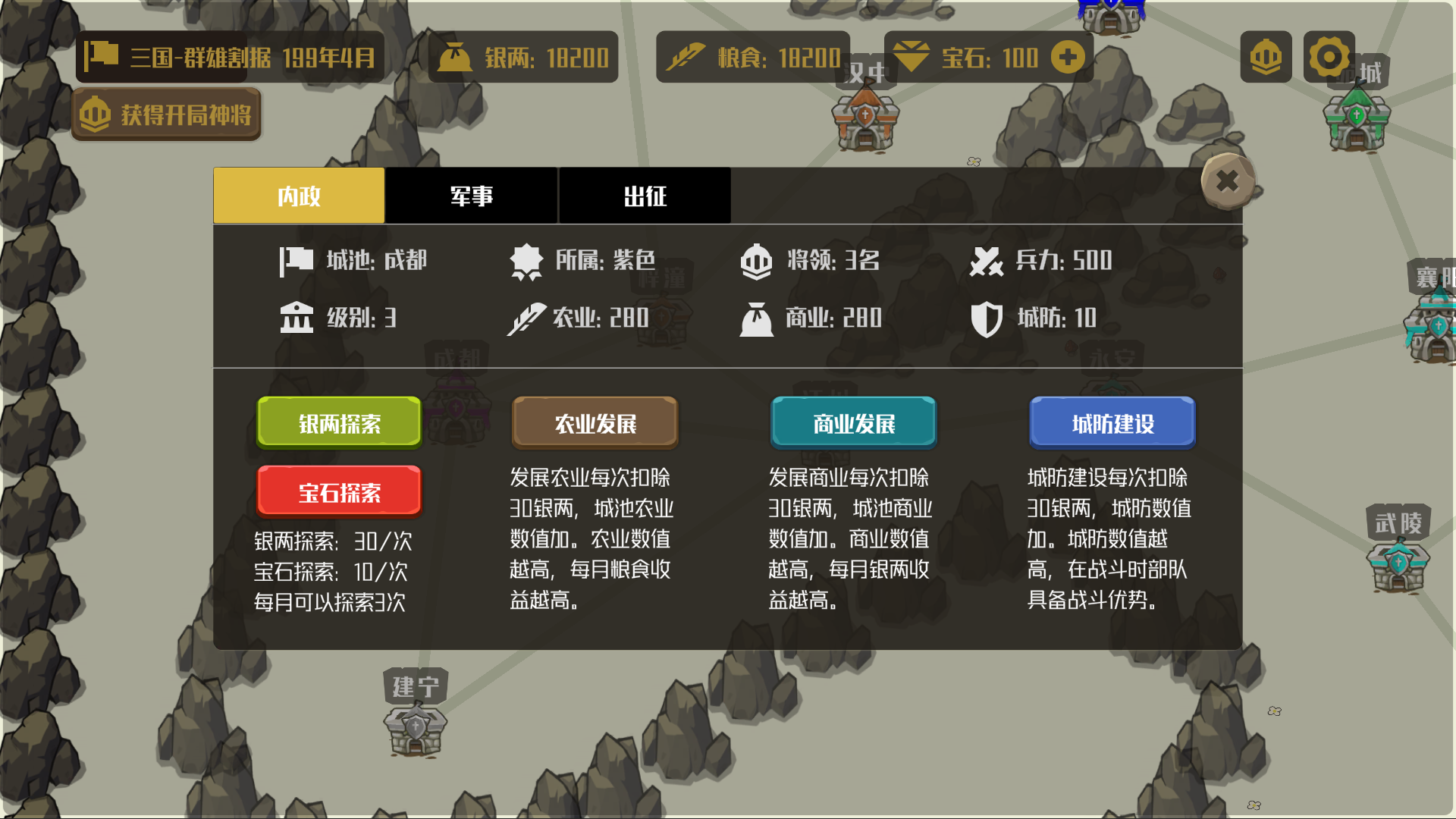Screen dimensions: 1456x819
Task: Switch to the 军事 tab
Action: [x=471, y=196]
